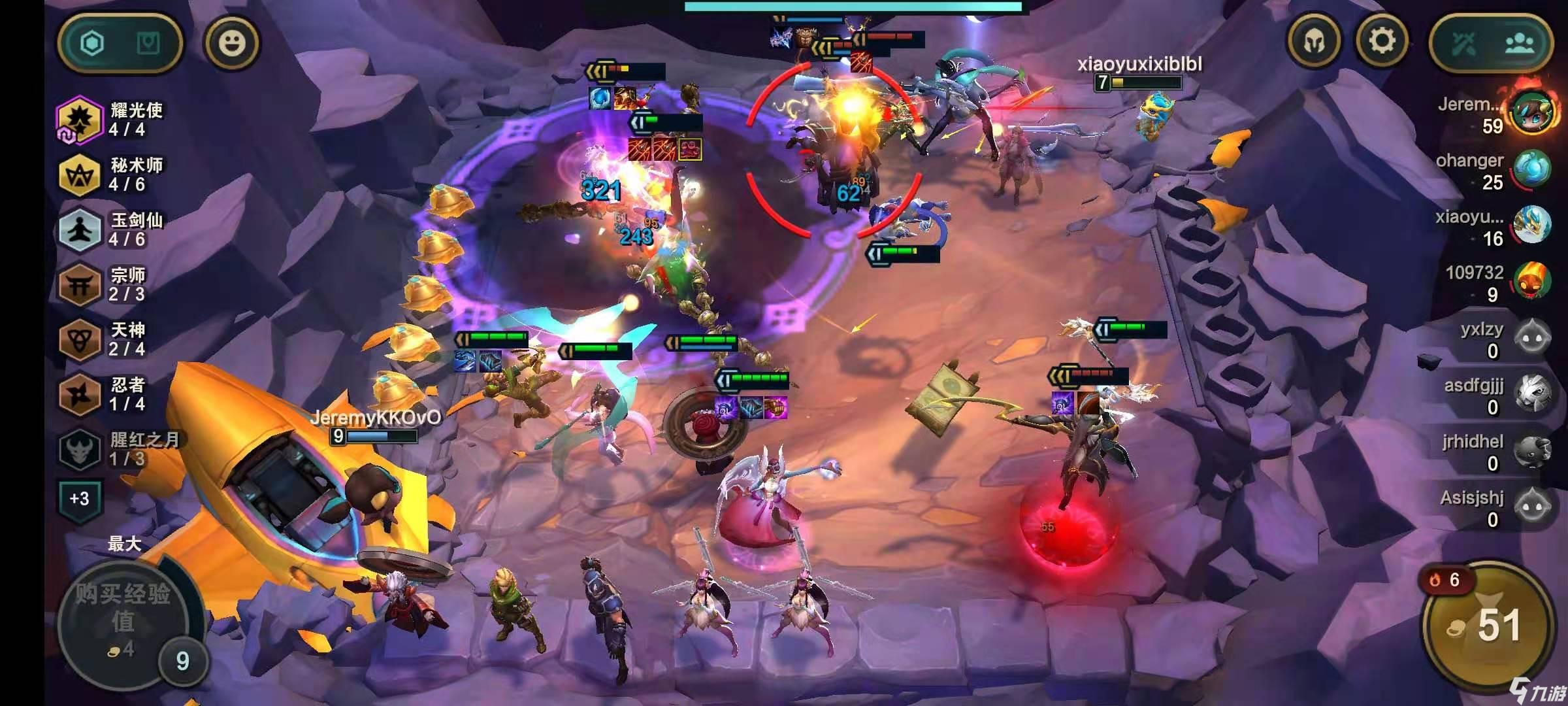
Task: View player asdfgjjj's board
Action: click(1496, 396)
